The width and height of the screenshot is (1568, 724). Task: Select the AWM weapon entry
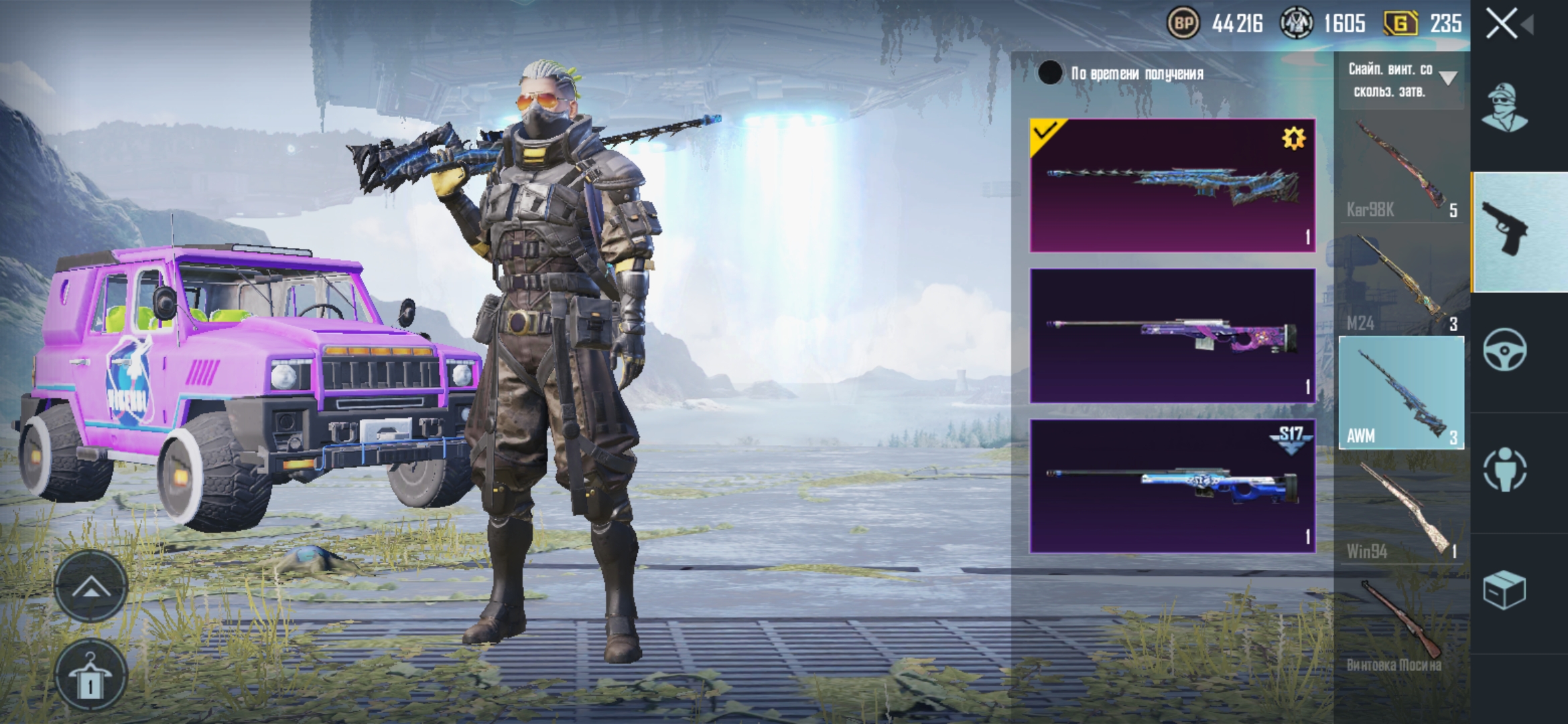tap(1401, 394)
